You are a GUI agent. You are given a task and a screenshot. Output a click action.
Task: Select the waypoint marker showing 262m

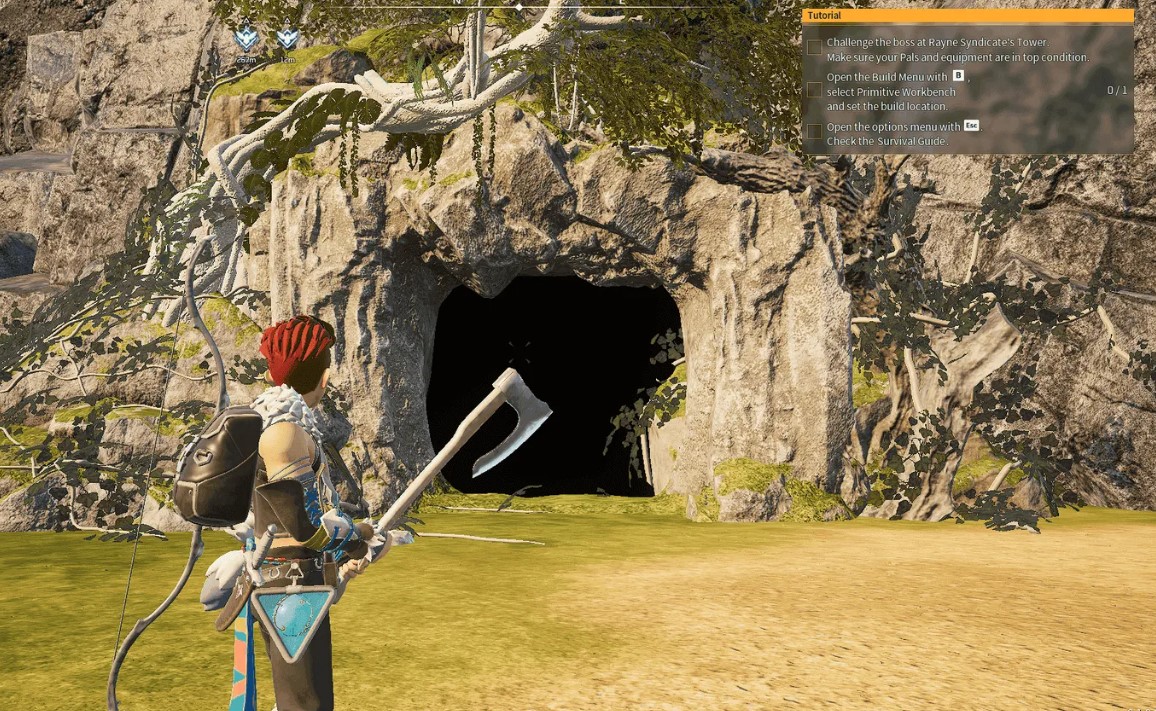[246, 40]
